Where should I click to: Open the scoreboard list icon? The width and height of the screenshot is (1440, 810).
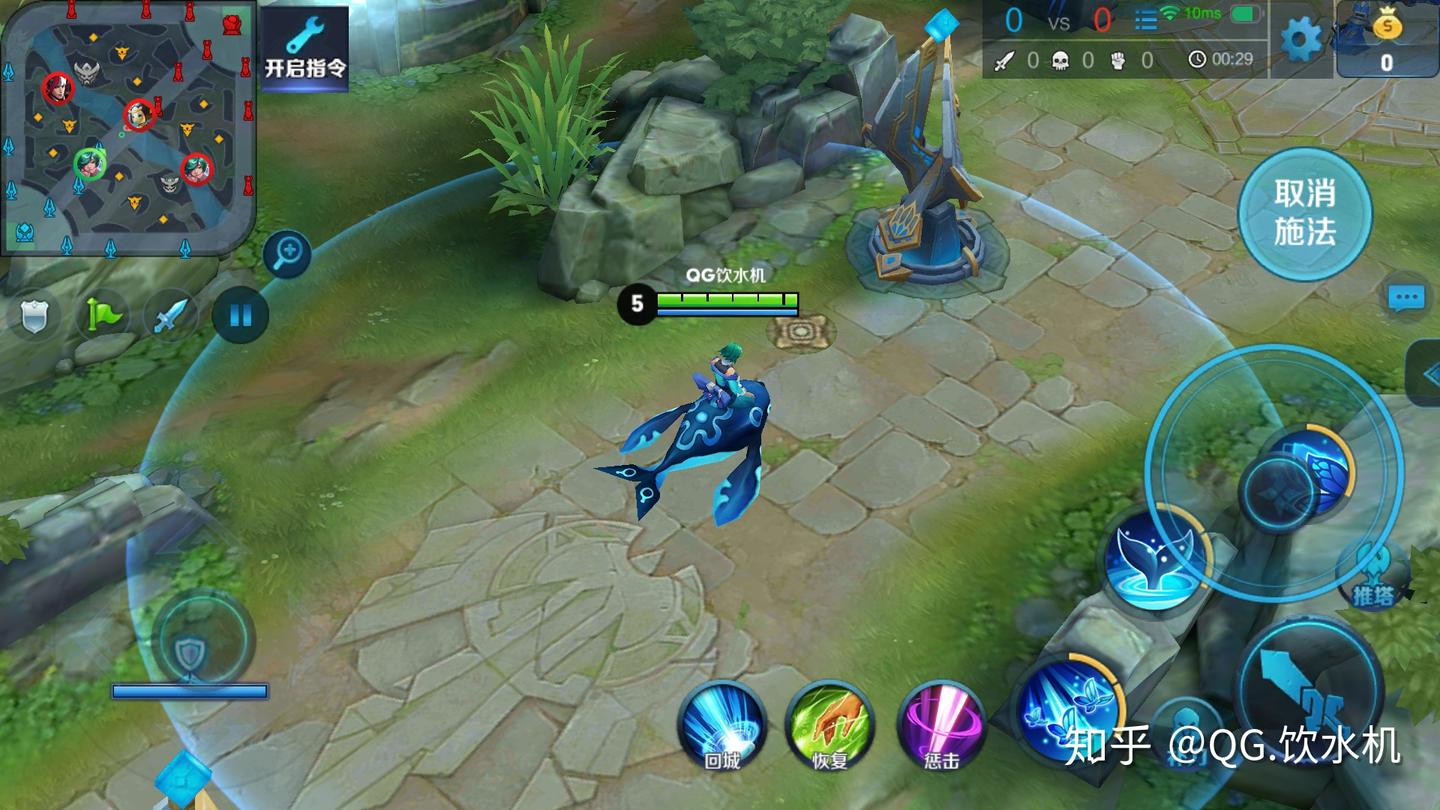click(1145, 18)
